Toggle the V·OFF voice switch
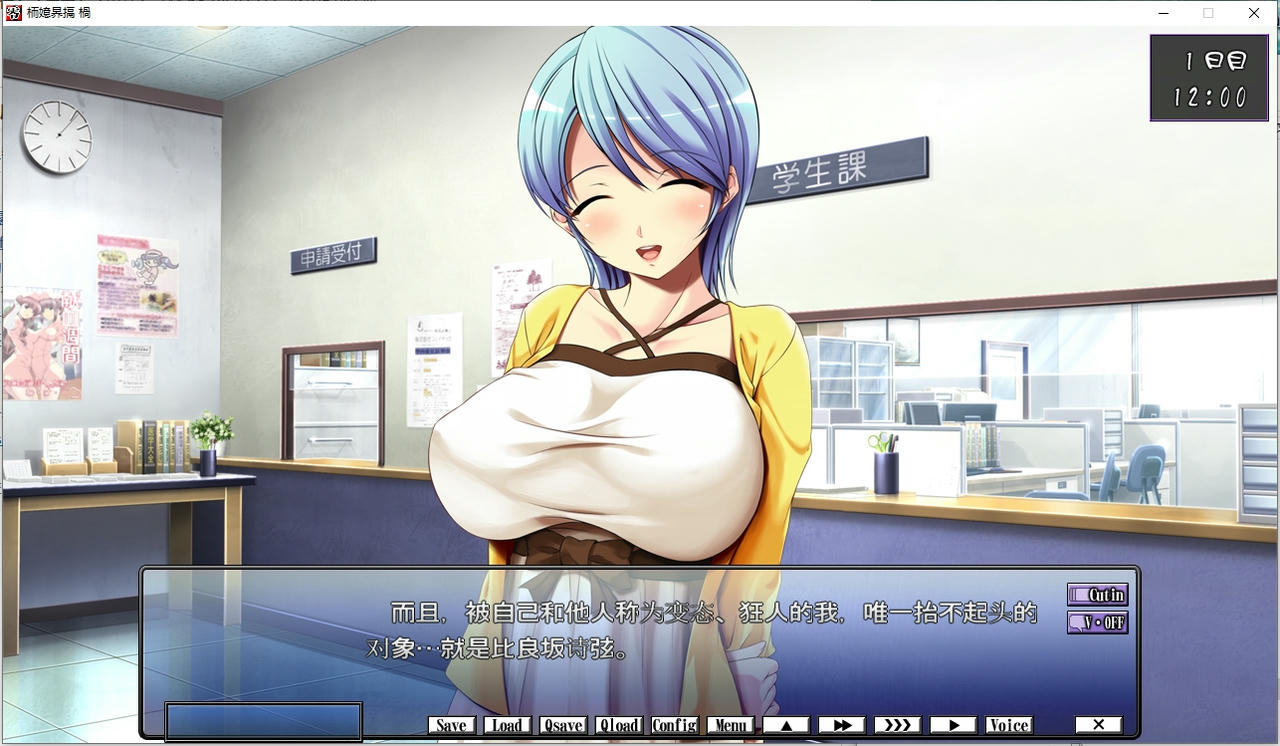 (1097, 622)
